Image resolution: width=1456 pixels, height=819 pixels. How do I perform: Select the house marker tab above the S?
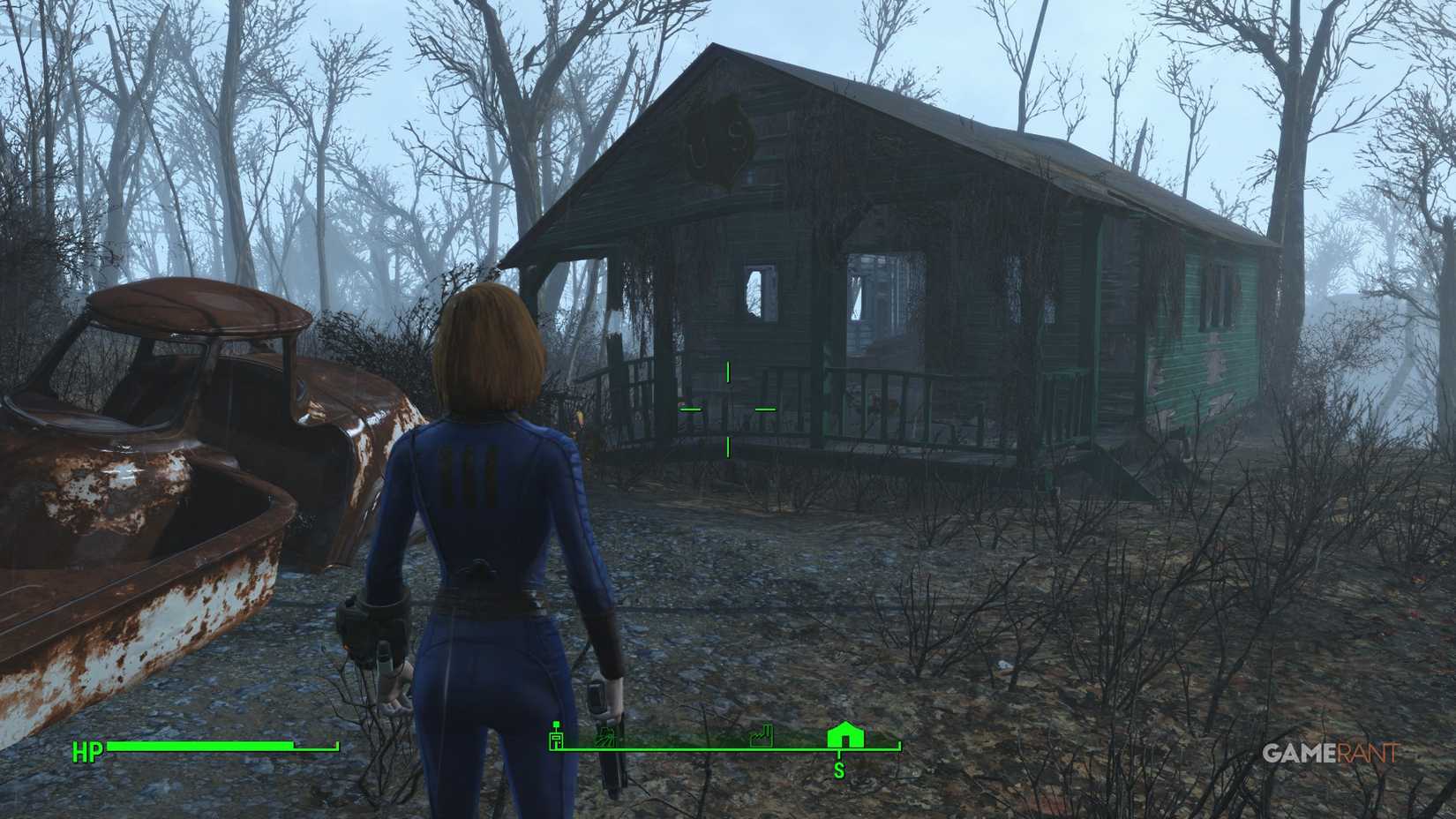pos(844,736)
